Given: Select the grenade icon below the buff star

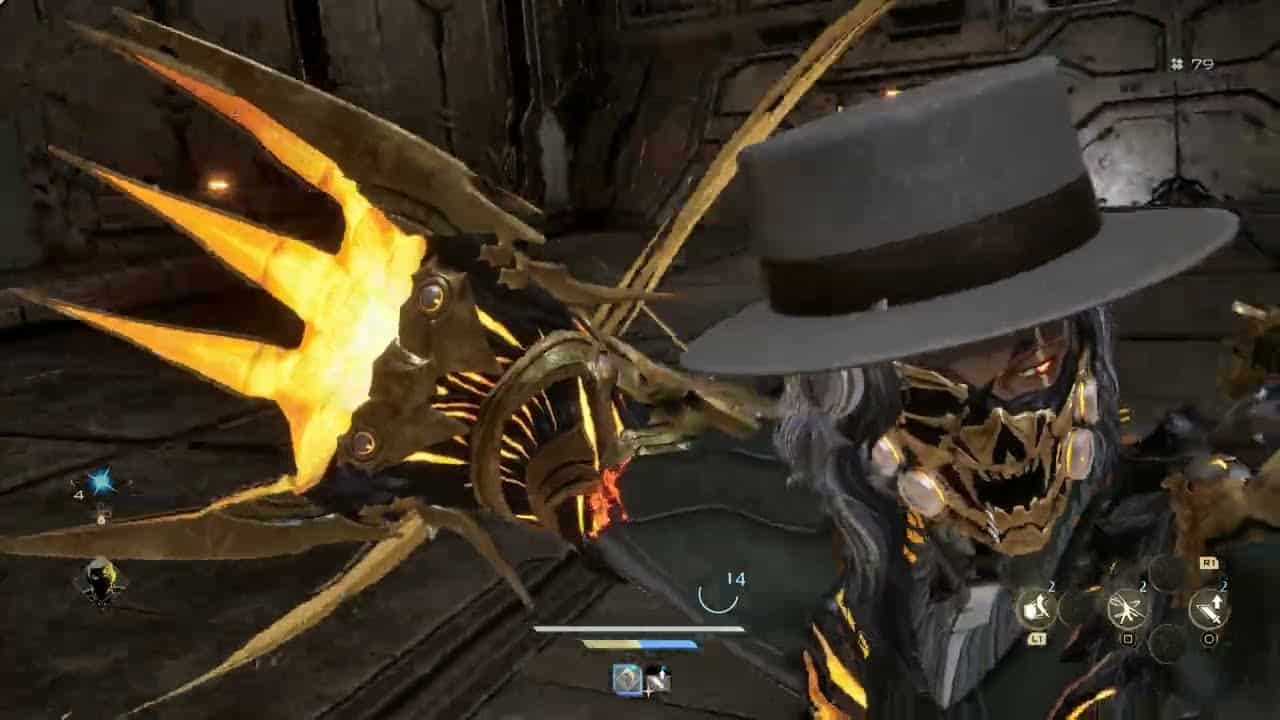Looking at the screenshot, I should pyautogui.click(x=101, y=516).
